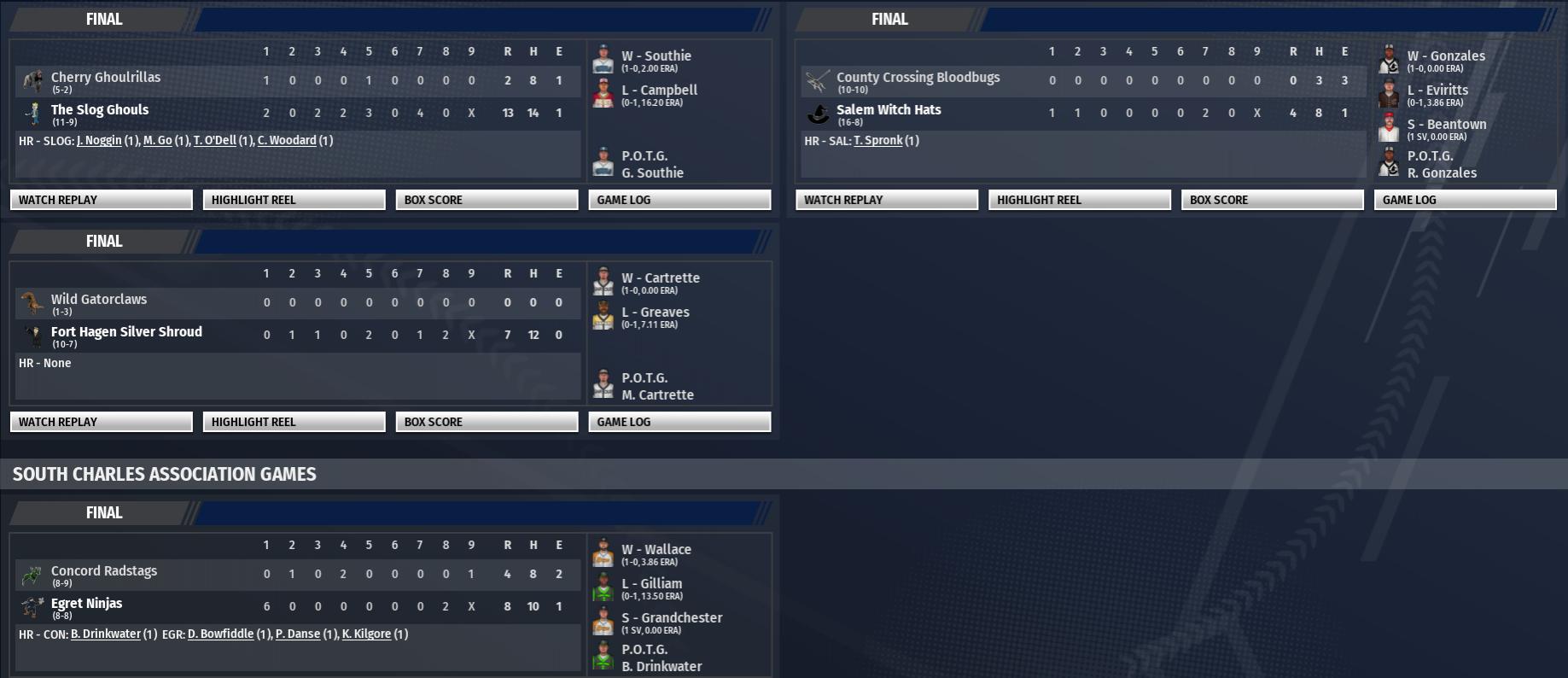The width and height of the screenshot is (1568, 678).
Task: View D. Bowfiddle's player profile
Action: [x=220, y=634]
